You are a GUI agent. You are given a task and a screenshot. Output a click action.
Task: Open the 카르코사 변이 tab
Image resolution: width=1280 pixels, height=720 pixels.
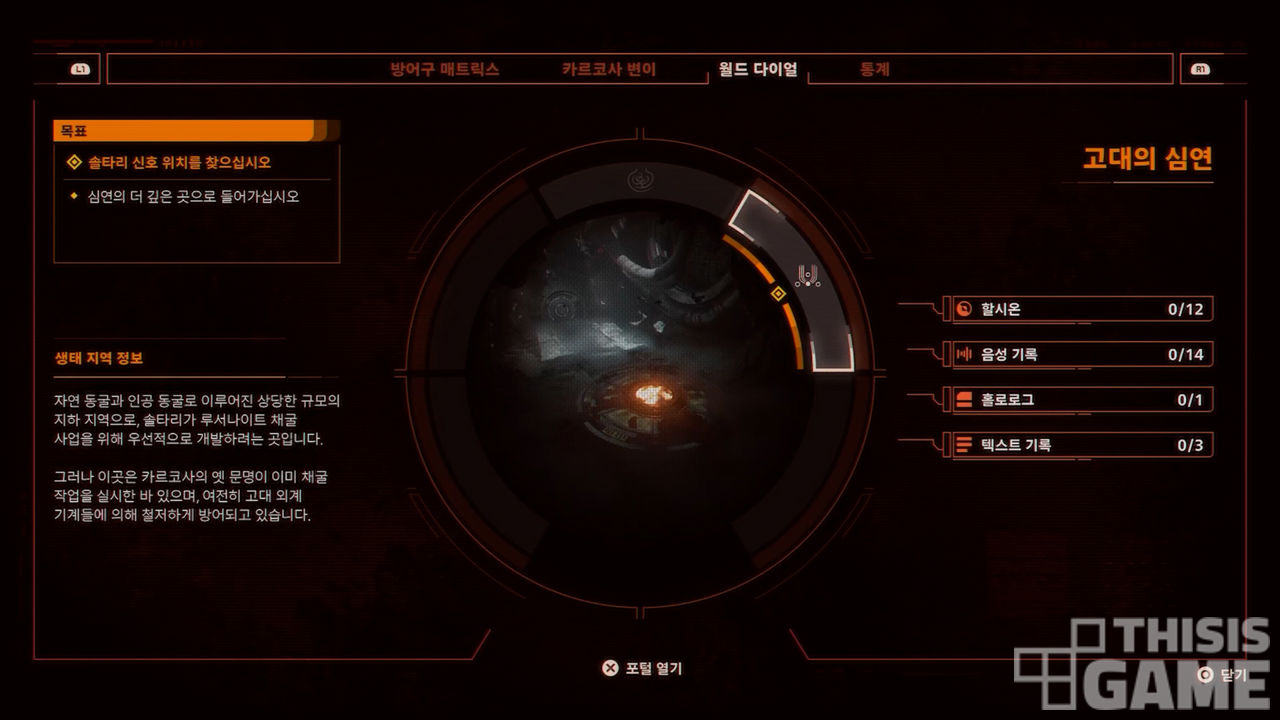pos(608,70)
